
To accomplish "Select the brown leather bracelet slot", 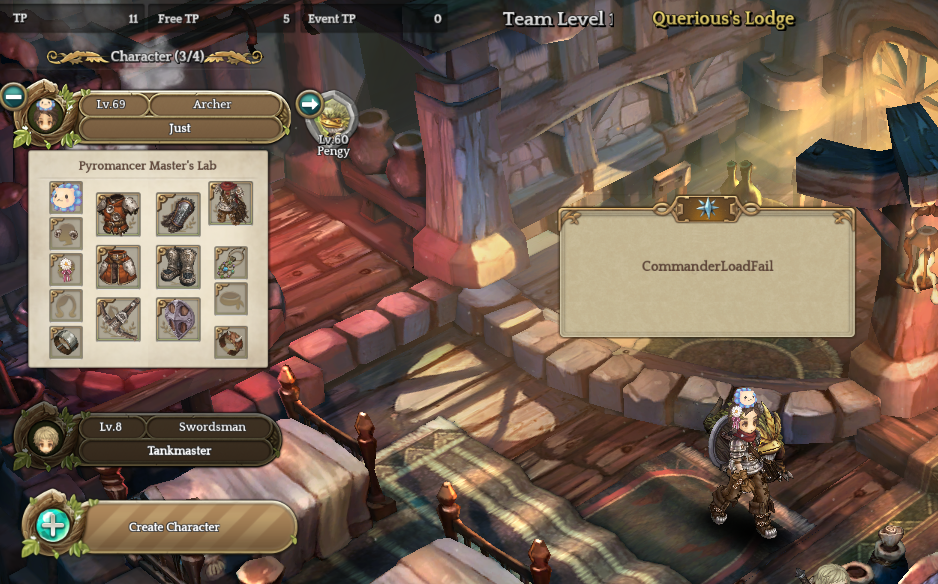I will 230,342.
